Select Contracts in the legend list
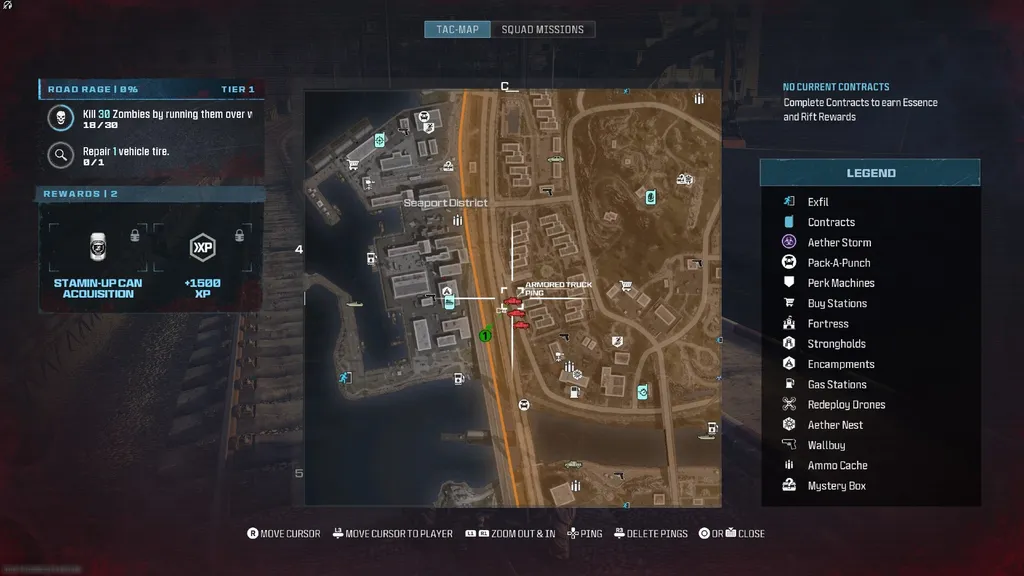 tap(831, 222)
